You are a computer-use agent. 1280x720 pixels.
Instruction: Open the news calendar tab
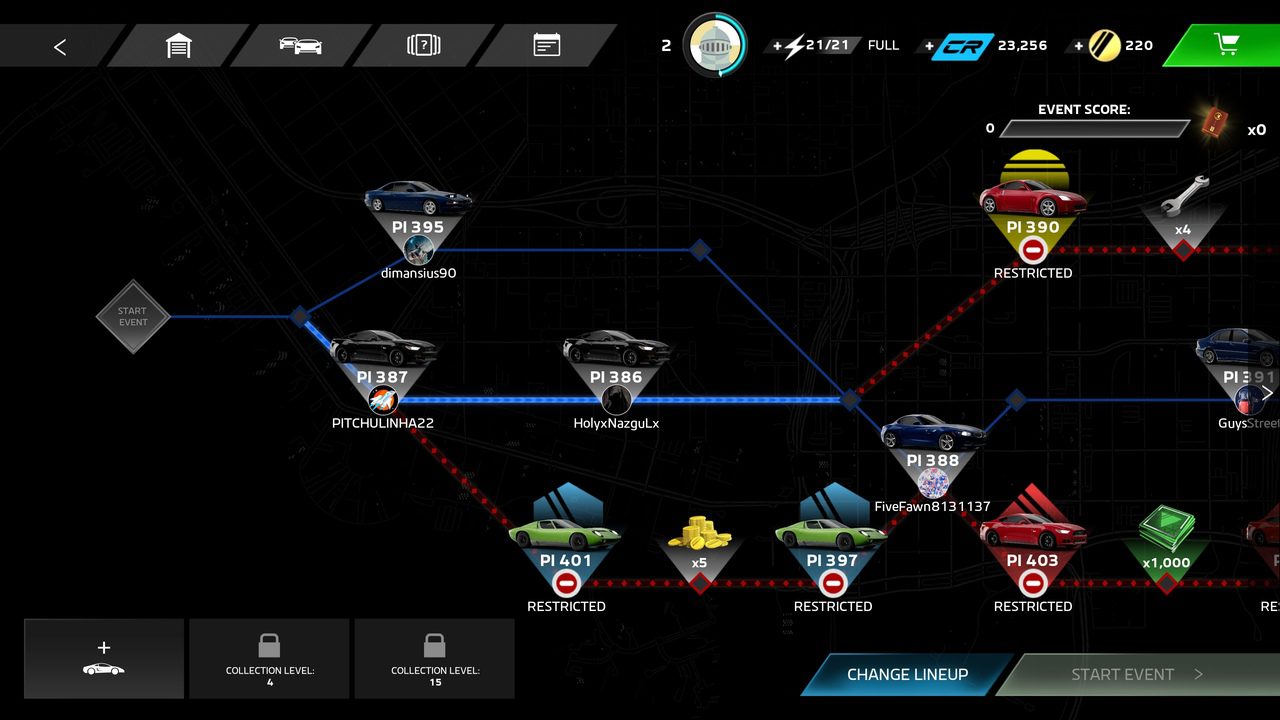click(x=546, y=46)
